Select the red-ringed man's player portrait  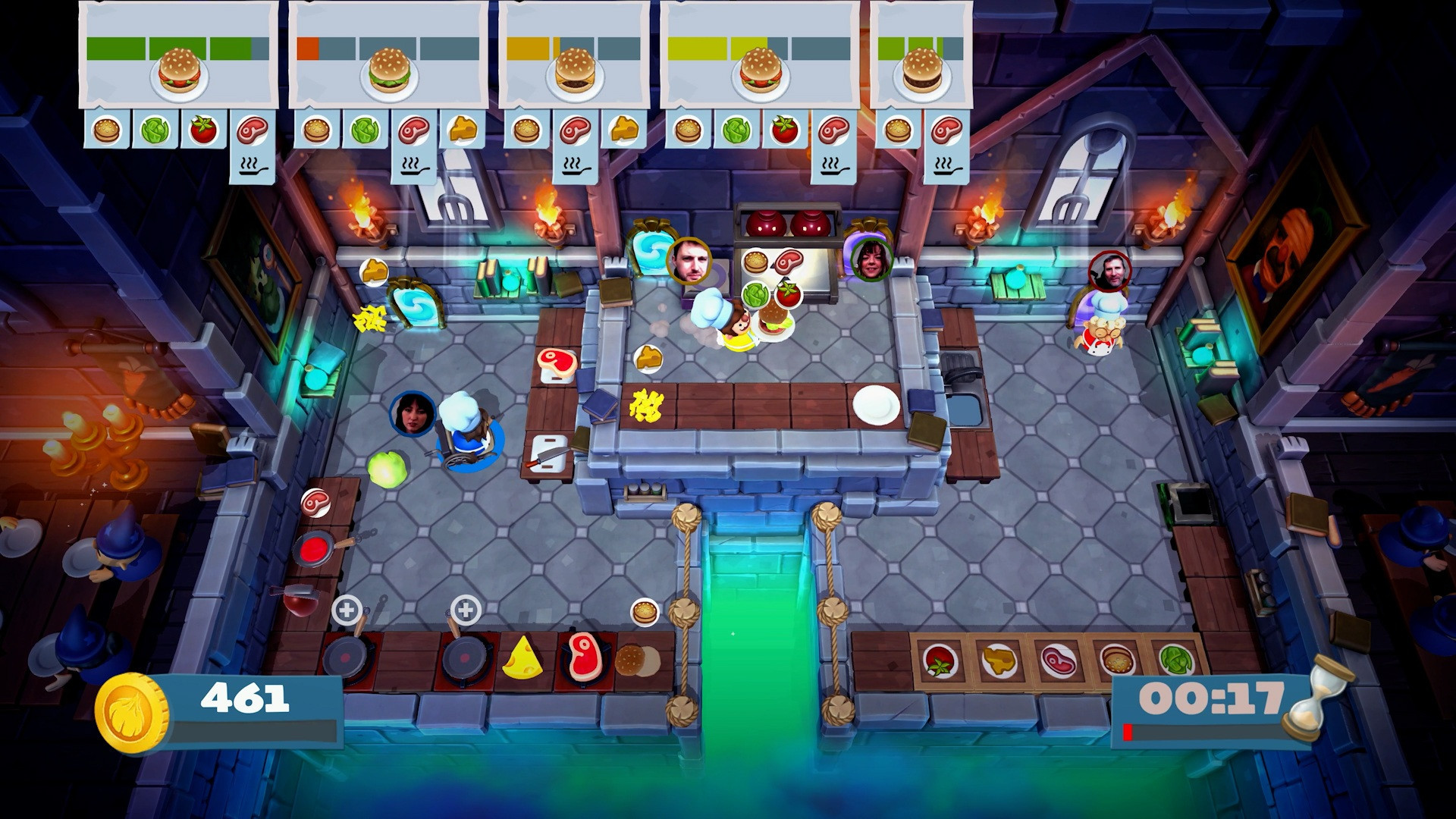[1109, 272]
